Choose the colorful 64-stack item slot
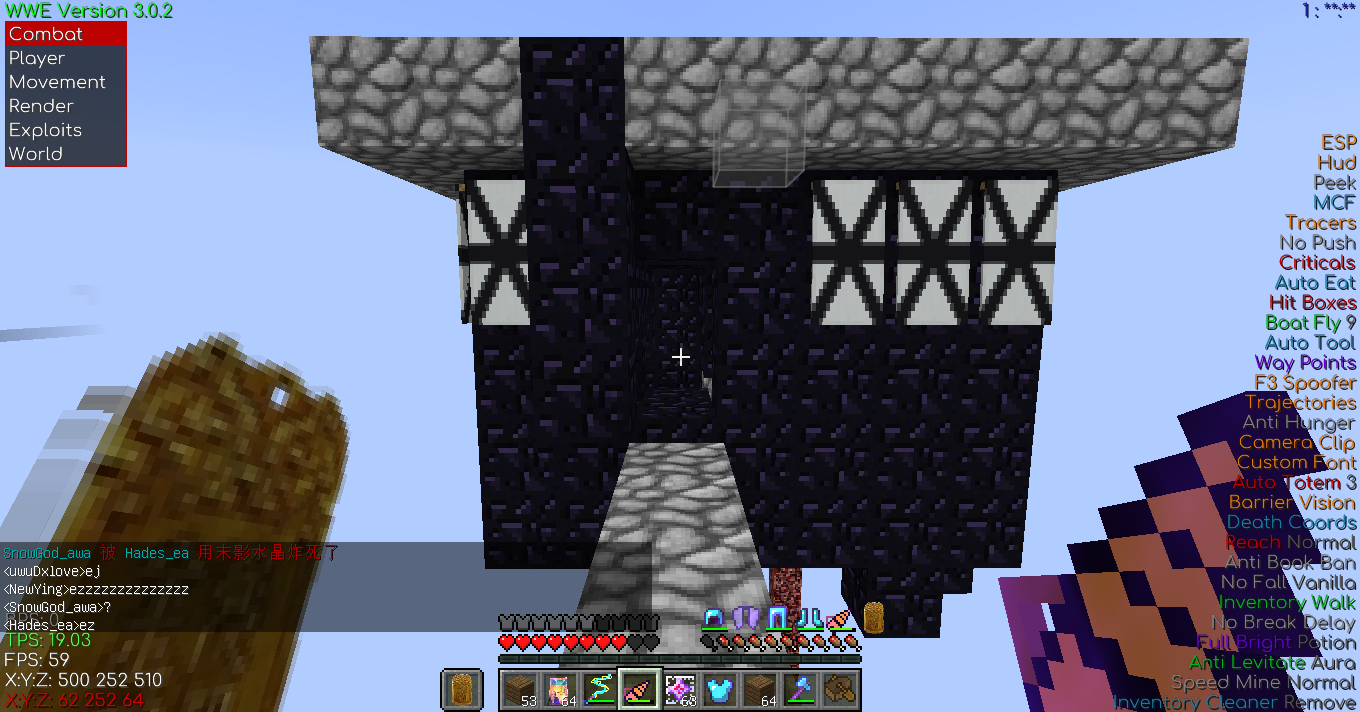The height and width of the screenshot is (712, 1360). coord(558,689)
